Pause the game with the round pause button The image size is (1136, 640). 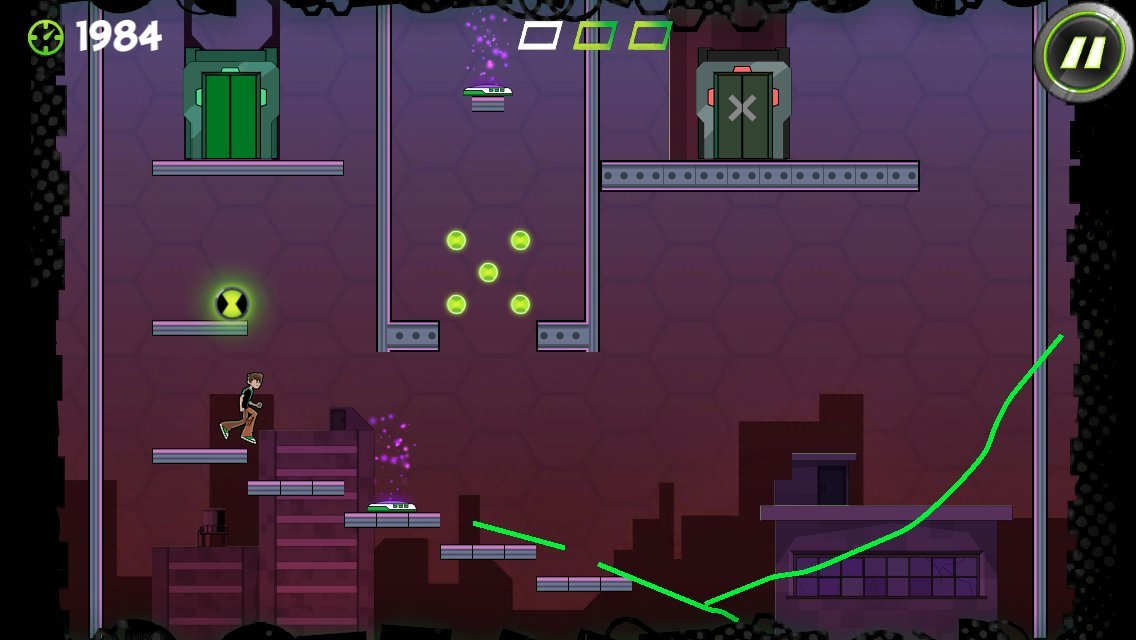[x=1083, y=52]
